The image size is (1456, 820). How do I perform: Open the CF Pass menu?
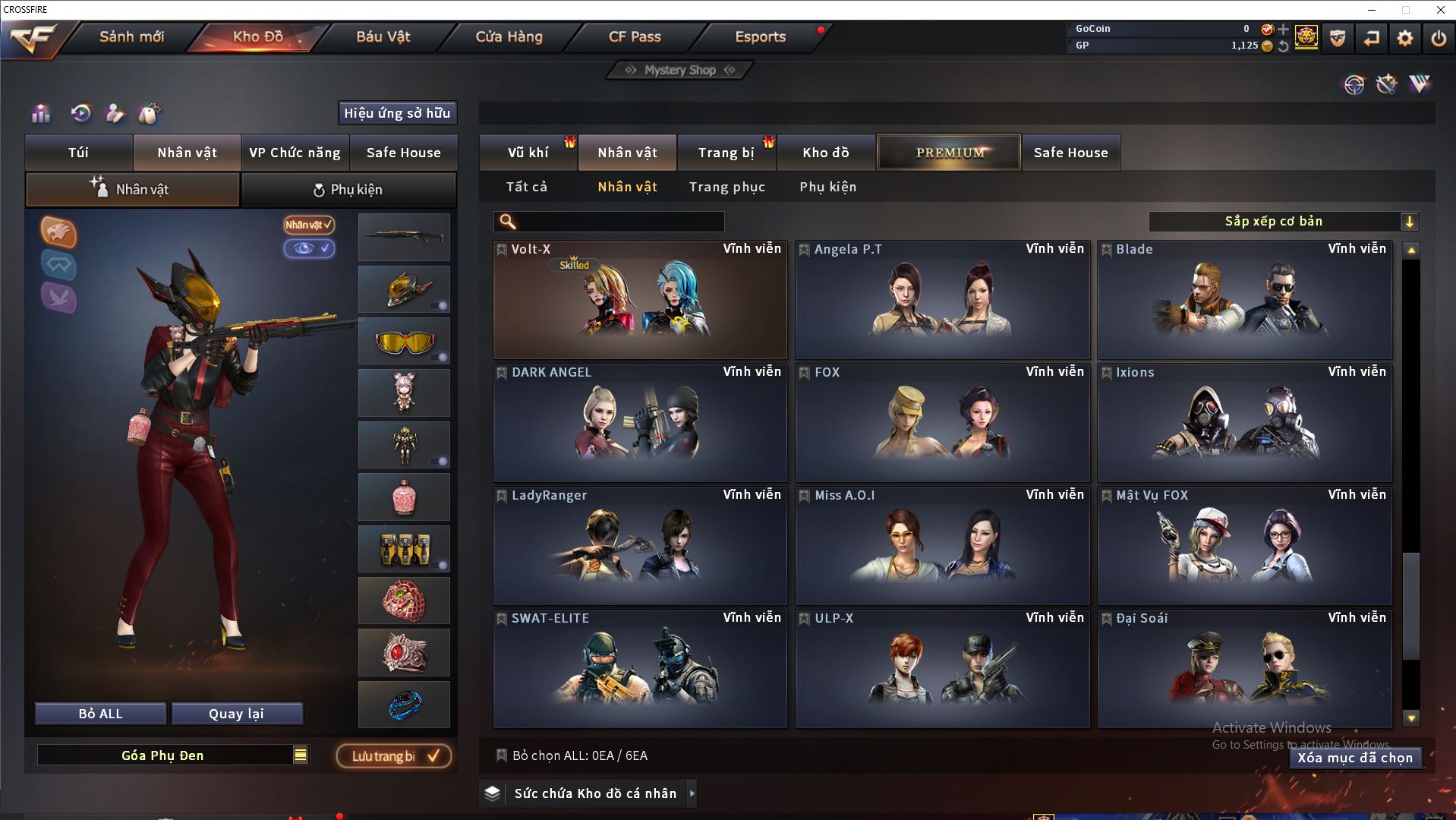click(x=635, y=36)
